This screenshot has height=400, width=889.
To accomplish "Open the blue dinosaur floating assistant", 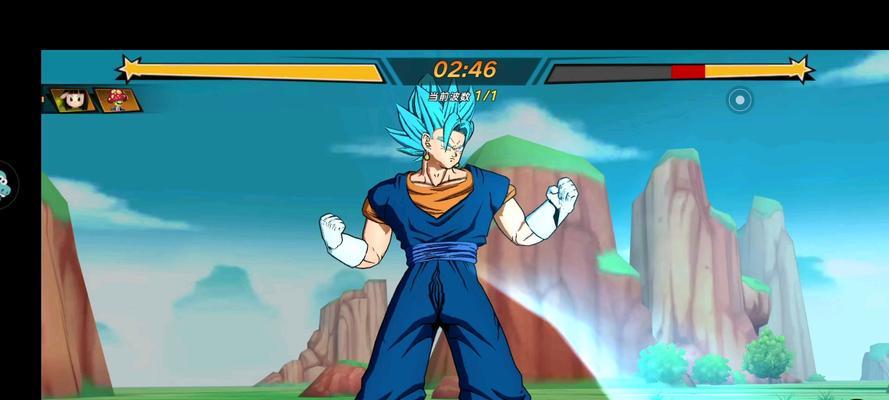I will click(6, 184).
